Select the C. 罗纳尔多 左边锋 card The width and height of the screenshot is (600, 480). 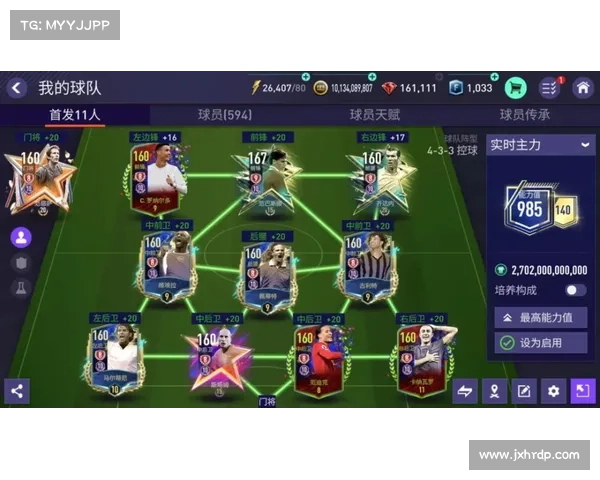158,172
